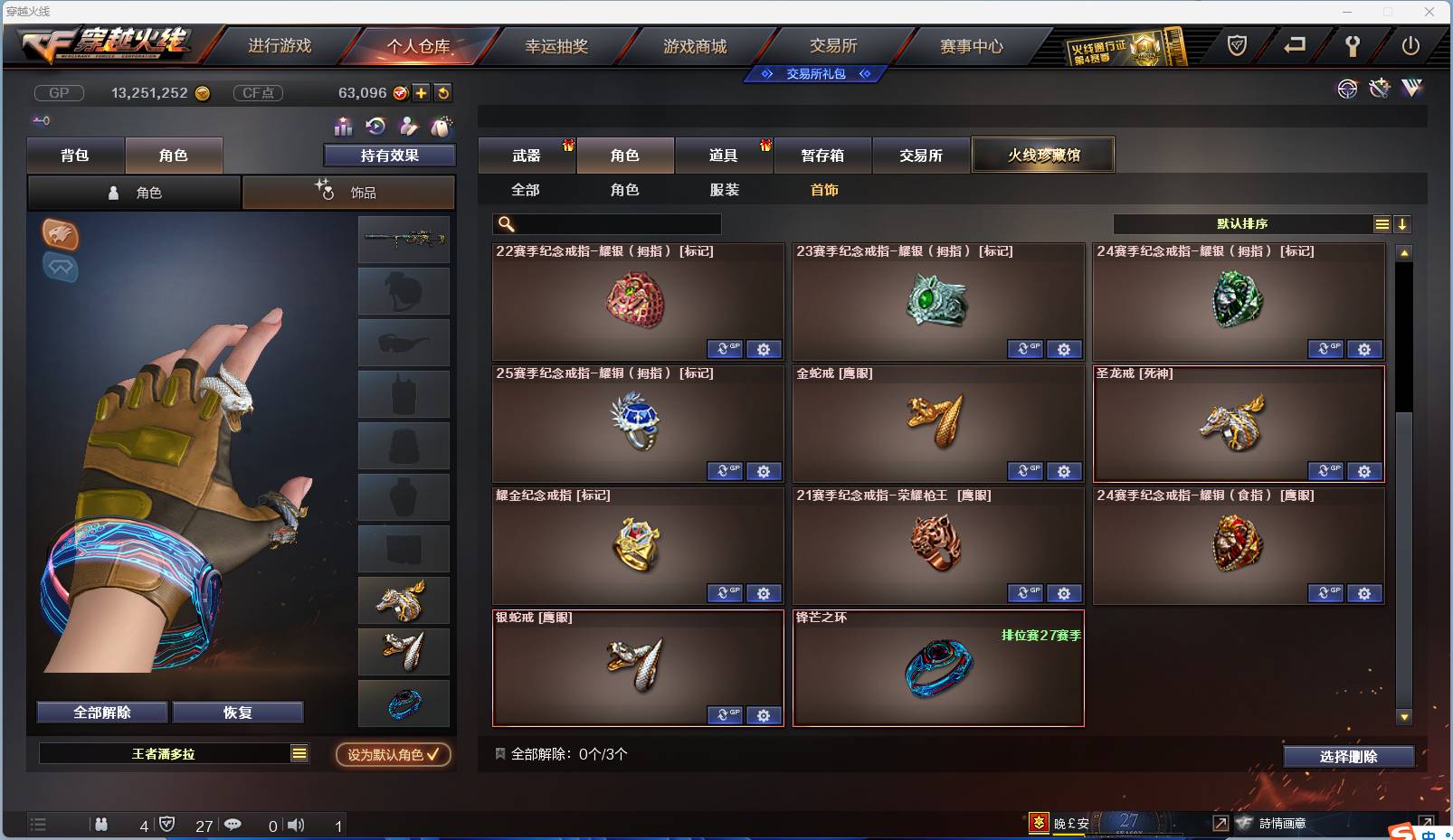Click the plus icon to add CF points
The image size is (1453, 840).
(x=422, y=92)
